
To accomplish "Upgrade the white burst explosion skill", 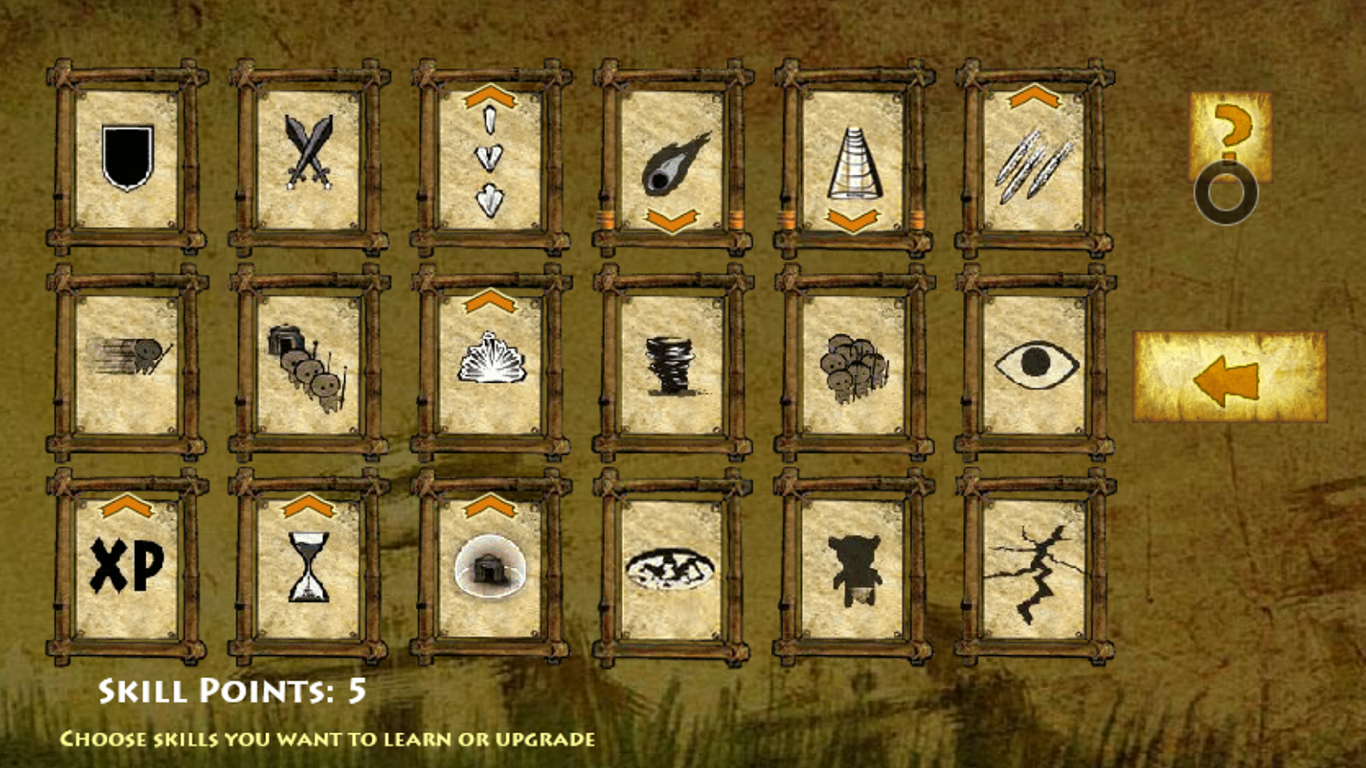I will pos(490,362).
